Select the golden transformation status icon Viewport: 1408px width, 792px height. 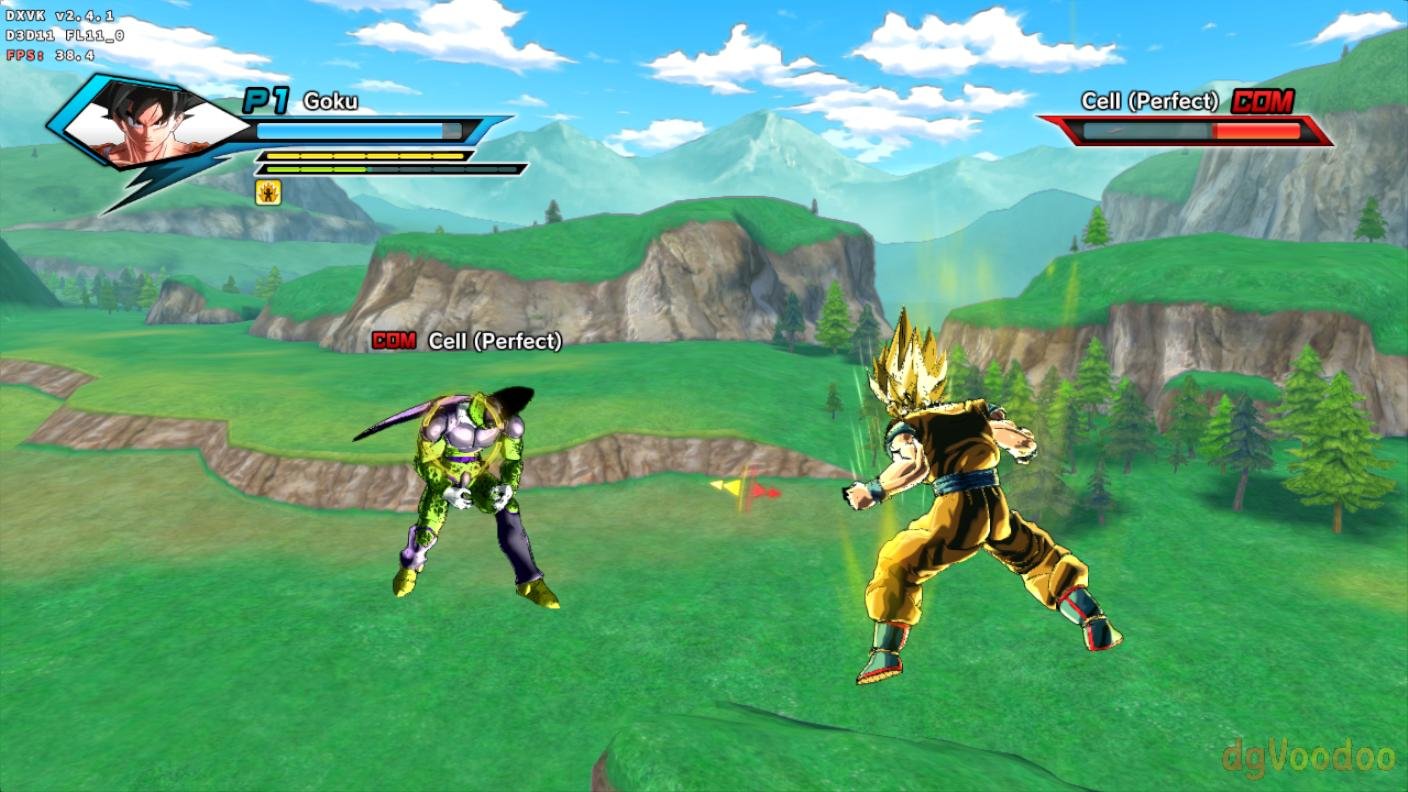[268, 192]
